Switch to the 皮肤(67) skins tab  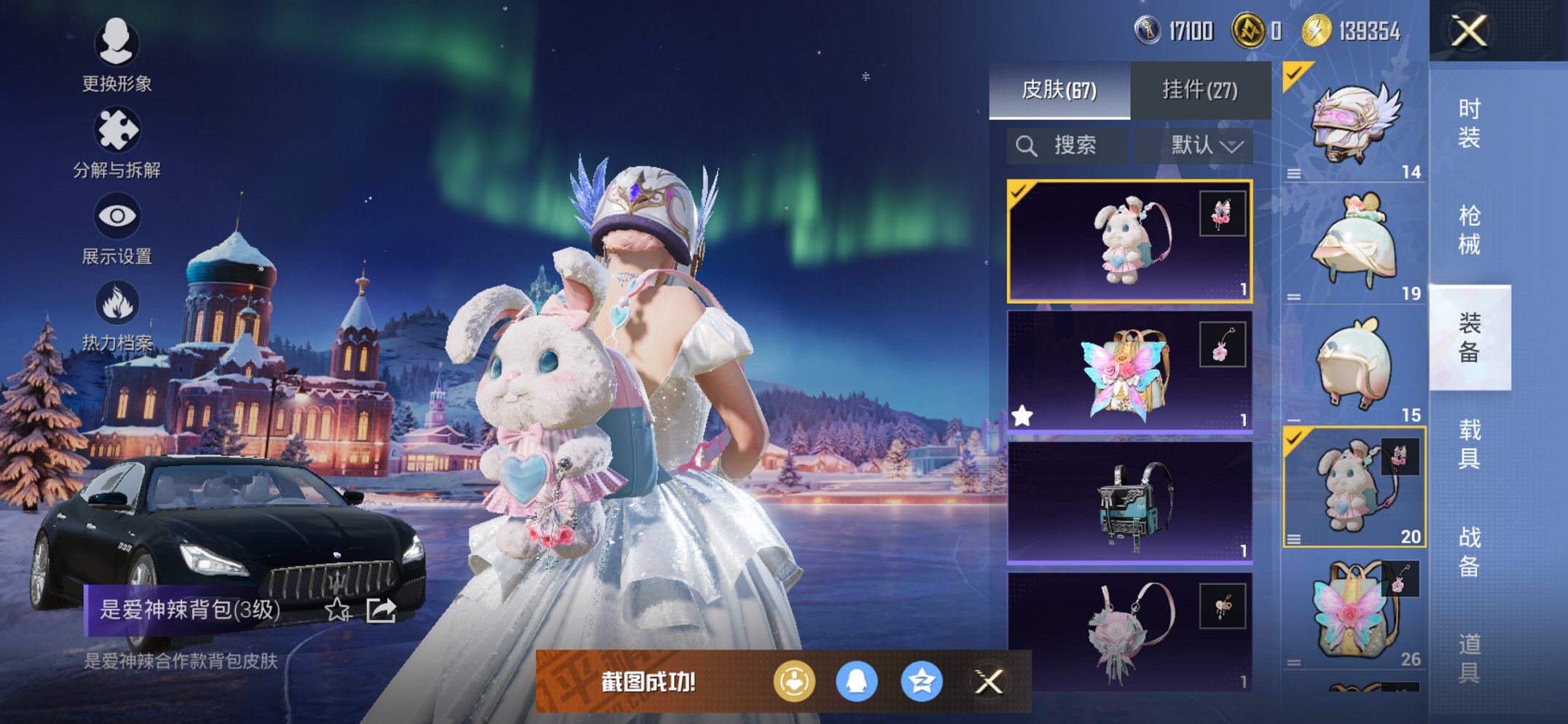[1059, 90]
